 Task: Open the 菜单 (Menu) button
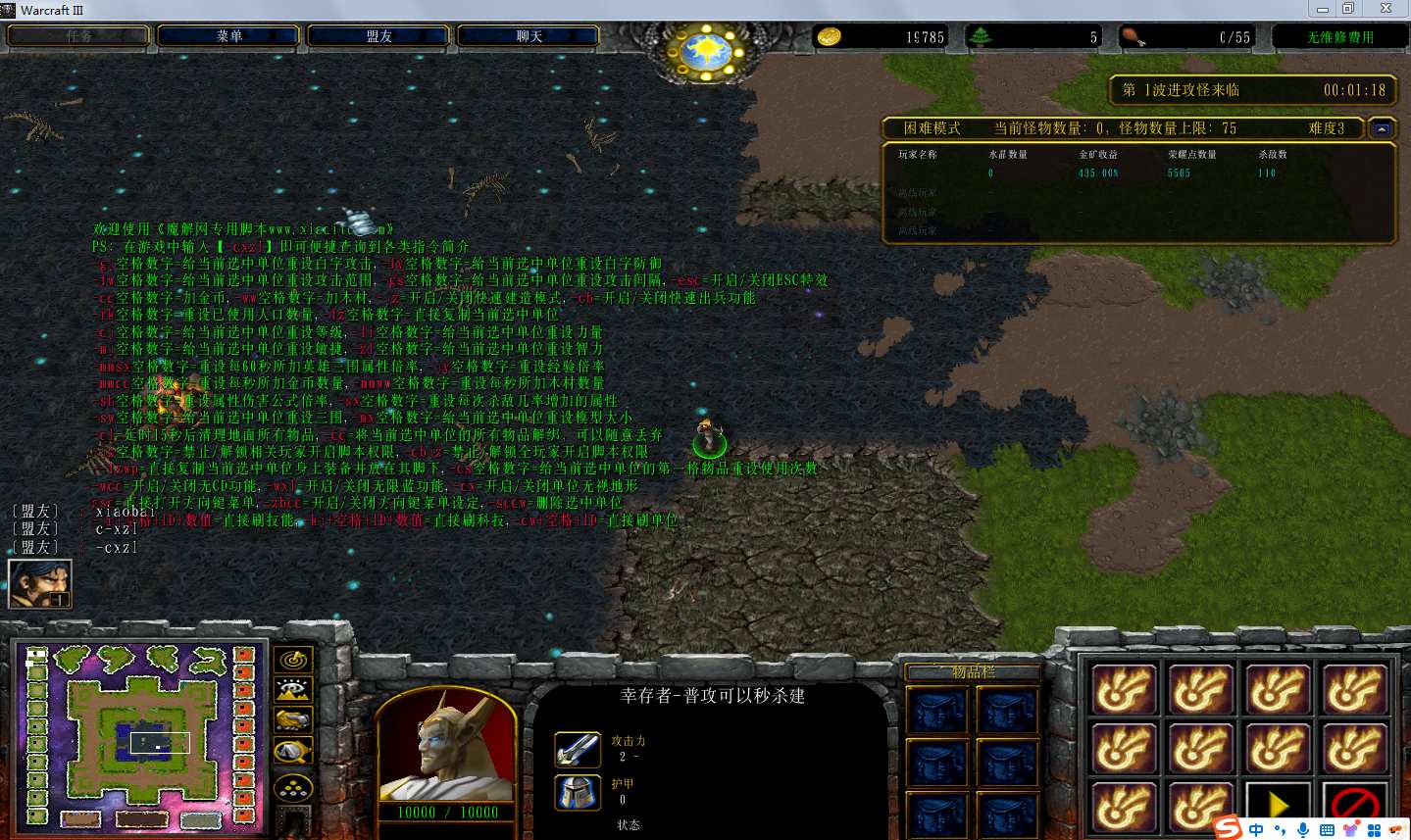tap(229, 36)
